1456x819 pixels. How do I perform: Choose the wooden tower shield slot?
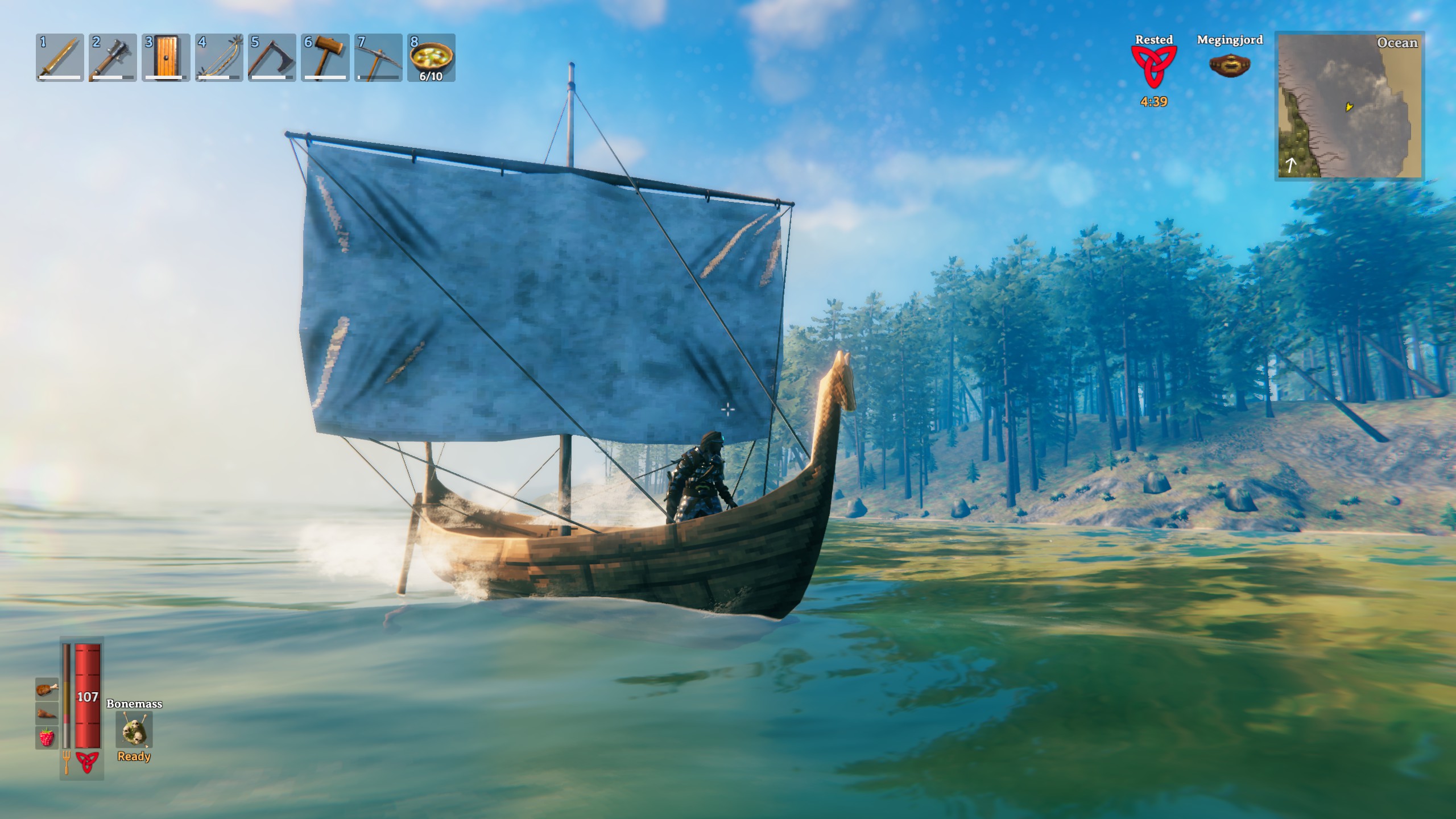[x=166, y=58]
